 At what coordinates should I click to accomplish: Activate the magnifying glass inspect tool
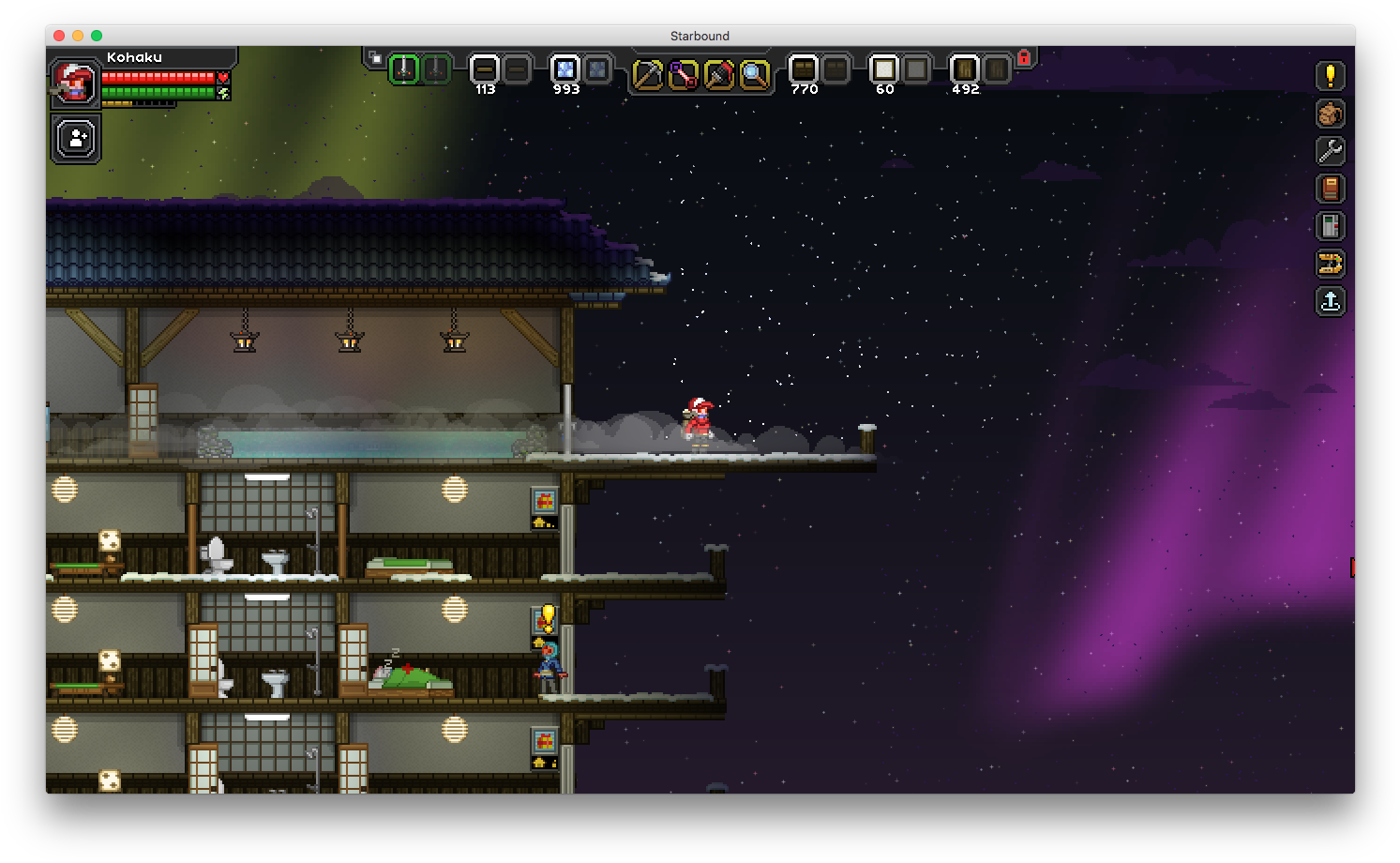(754, 74)
